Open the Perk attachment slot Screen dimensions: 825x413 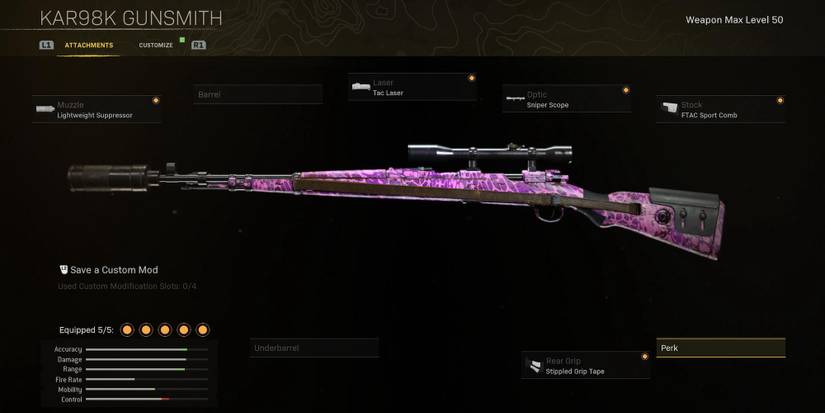pyautogui.click(x=720, y=348)
